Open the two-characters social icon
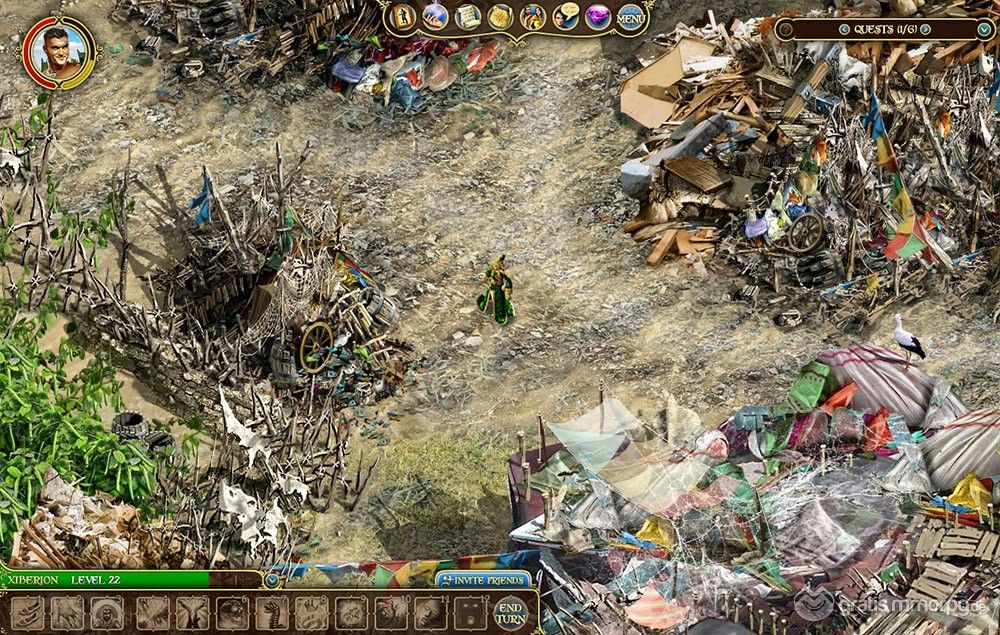 pyautogui.click(x=533, y=17)
